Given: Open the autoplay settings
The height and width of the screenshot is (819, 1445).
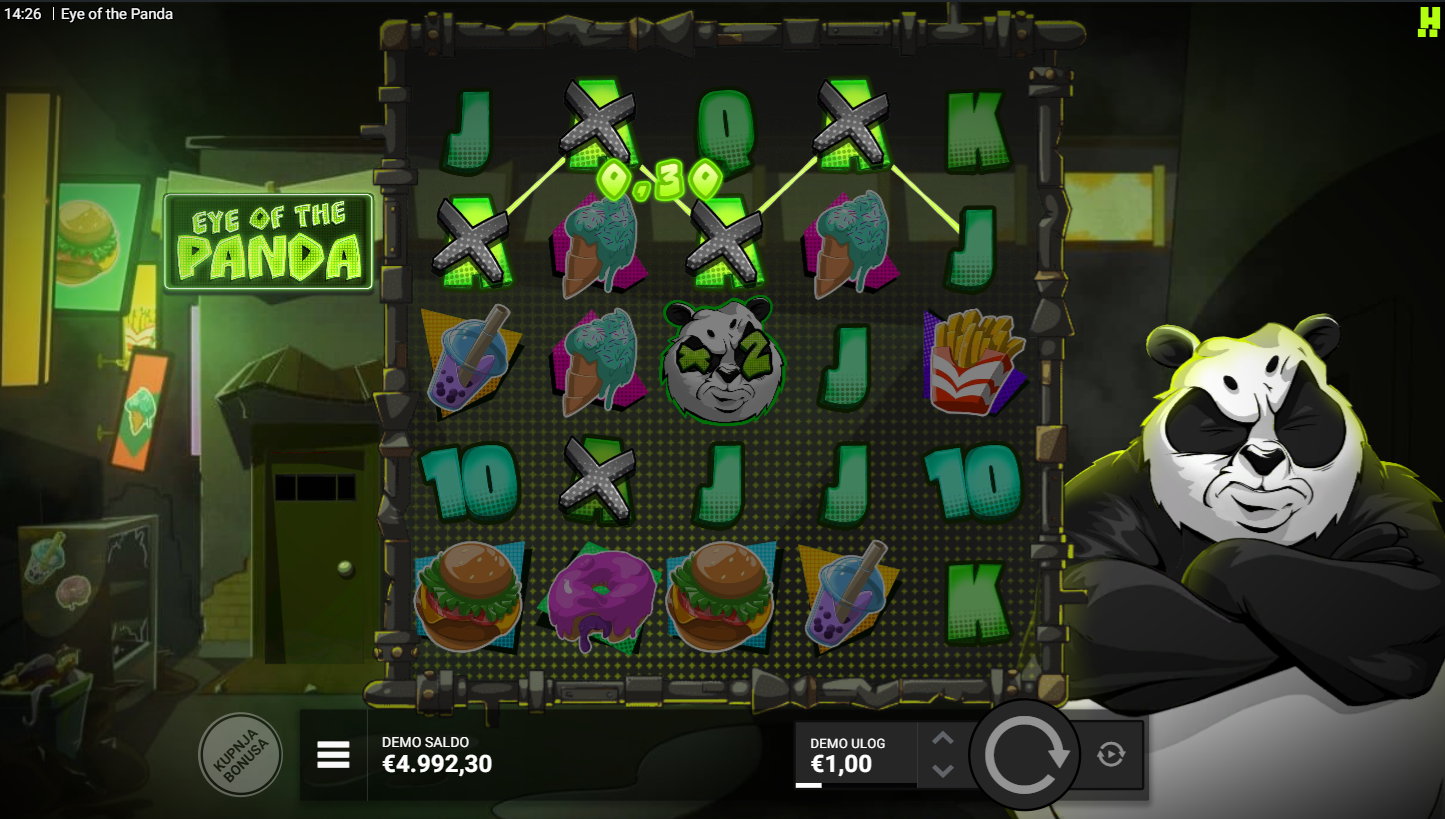Looking at the screenshot, I should pos(1111,754).
